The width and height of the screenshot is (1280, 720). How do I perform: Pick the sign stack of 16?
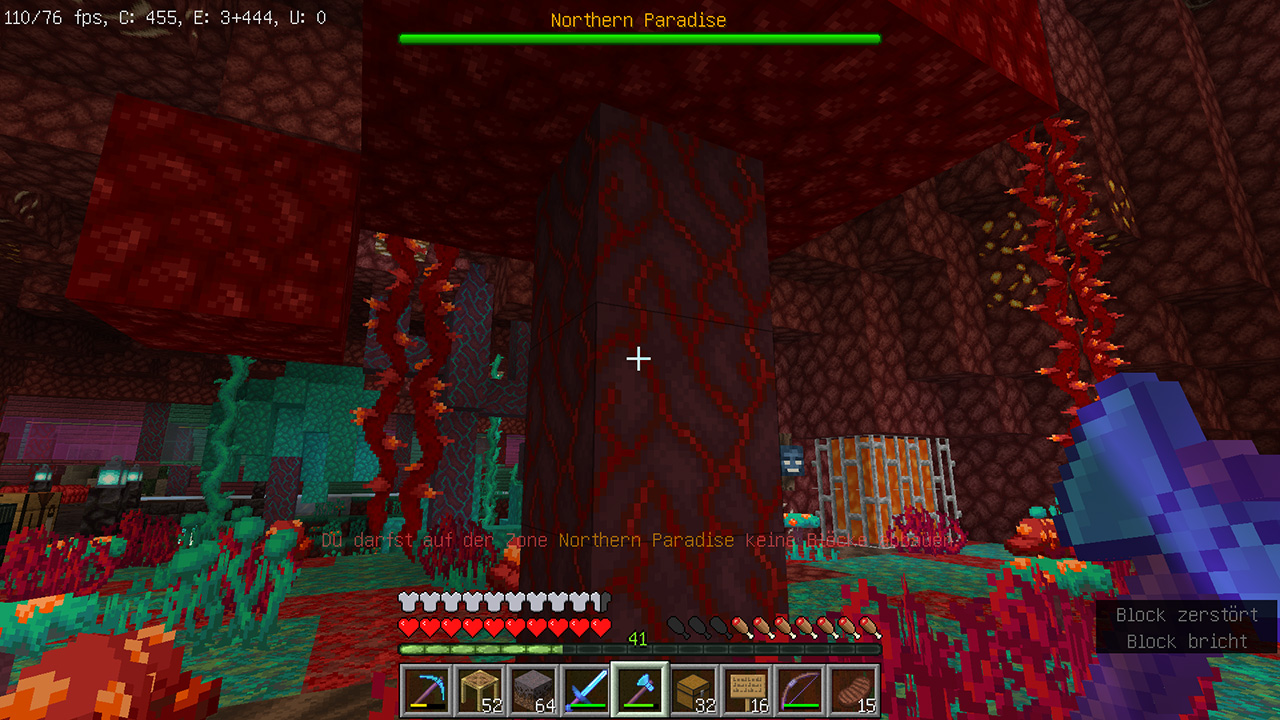(746, 690)
